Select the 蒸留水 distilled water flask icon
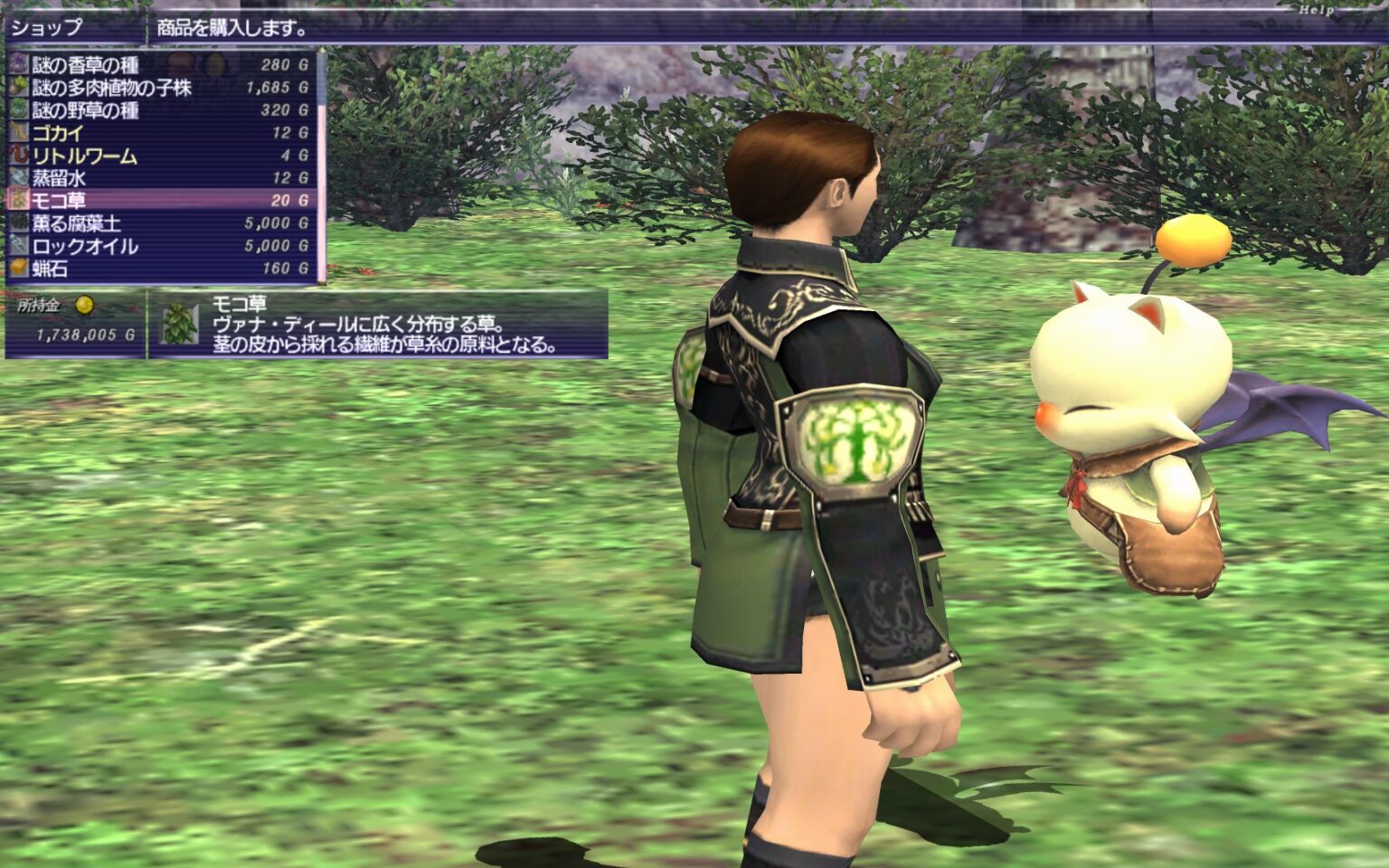This screenshot has height=868, width=1389. (x=20, y=176)
